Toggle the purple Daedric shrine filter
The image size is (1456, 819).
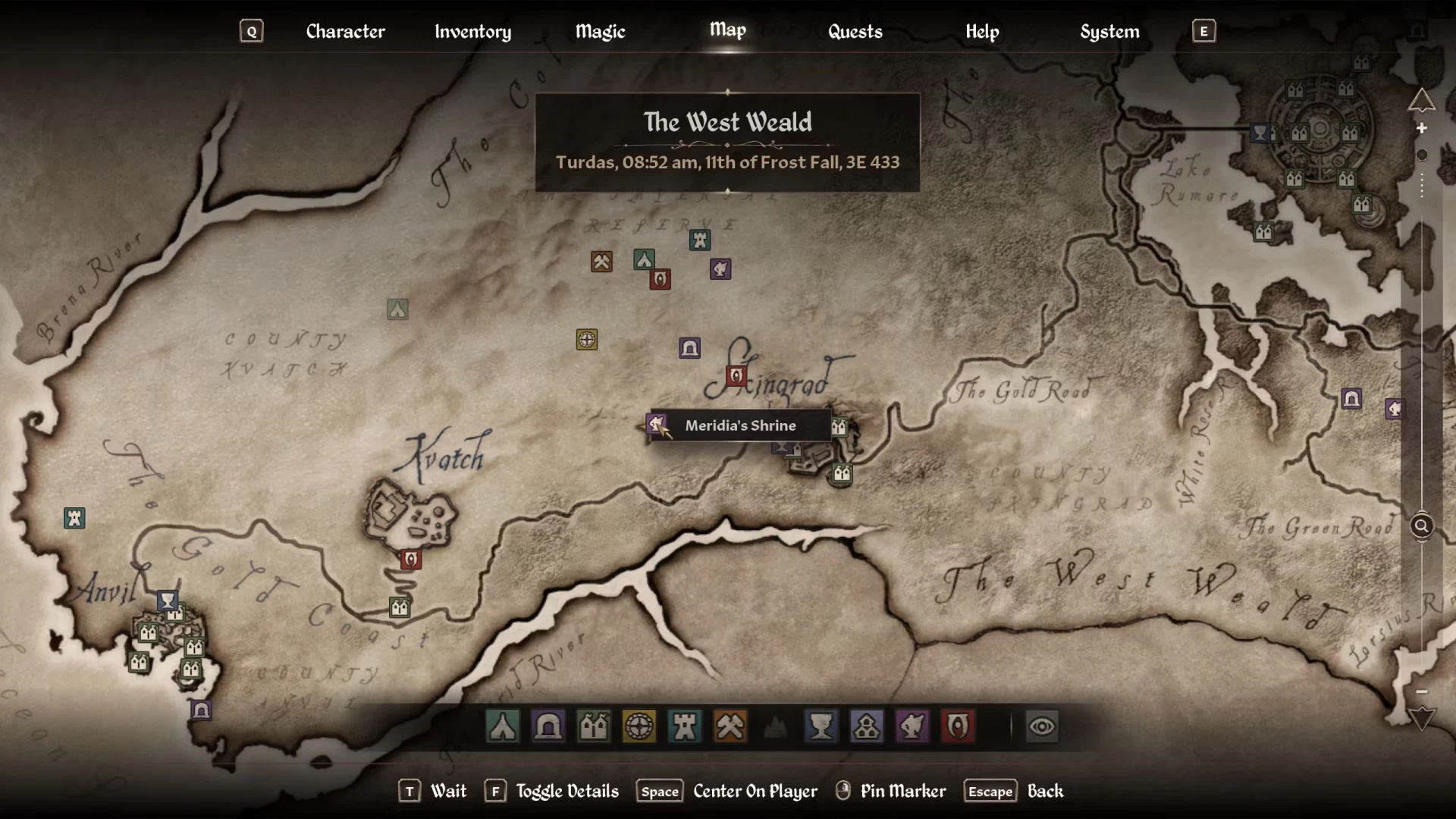tap(912, 726)
